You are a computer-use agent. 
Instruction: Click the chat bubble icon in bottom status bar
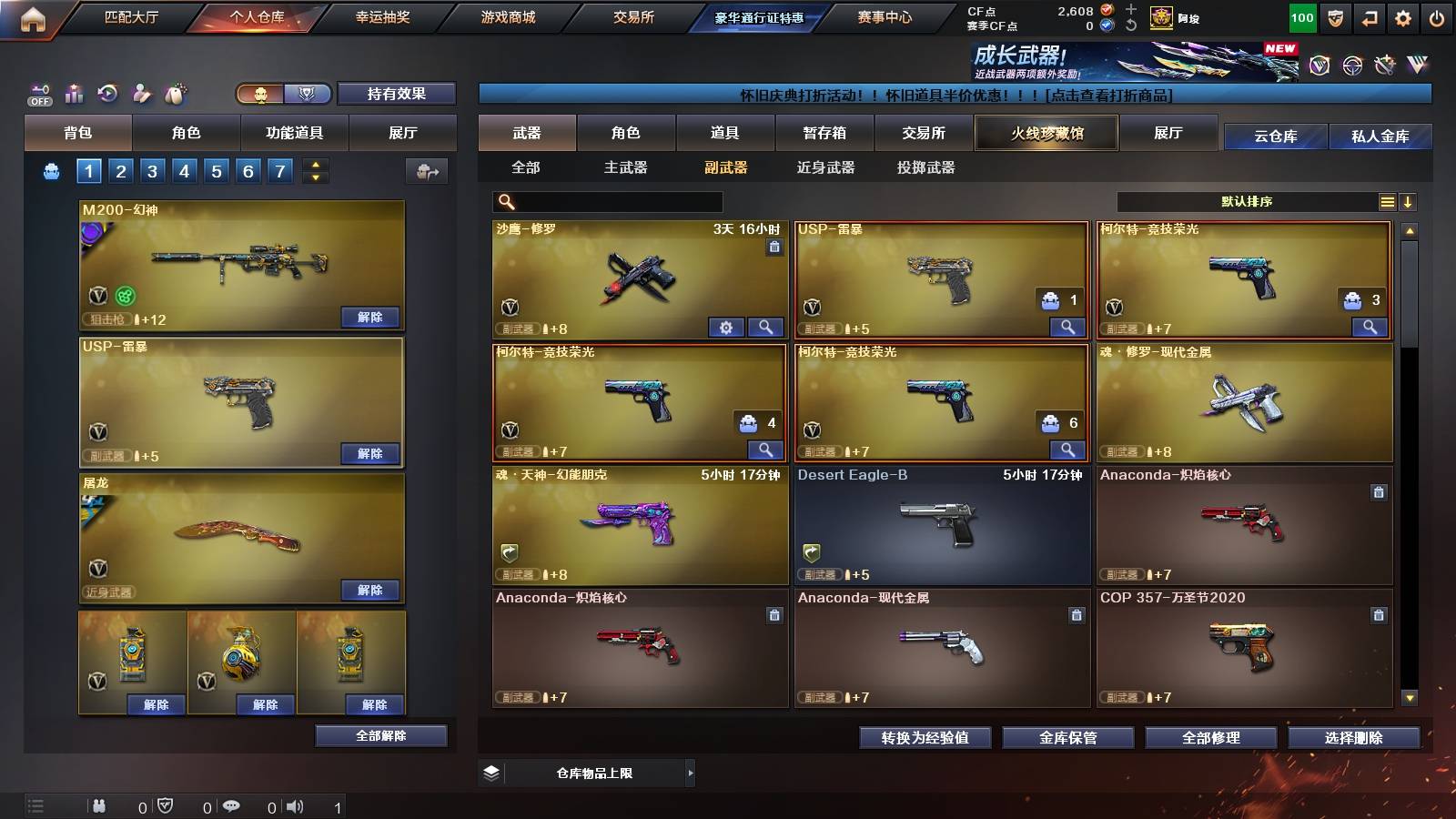232,806
